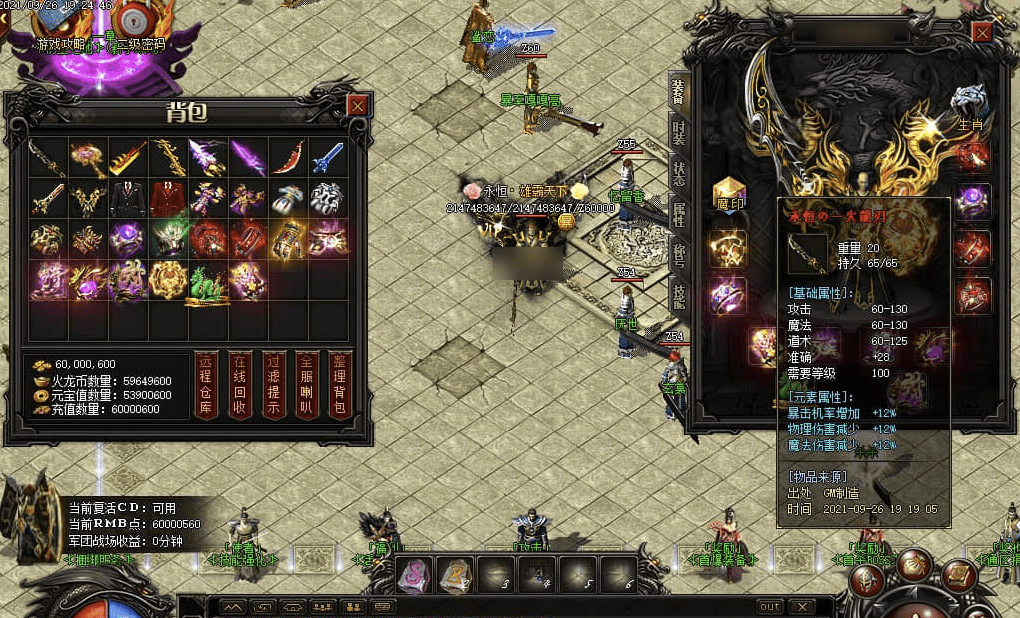Sort bag with 整理背包 button
1020x618 pixels.
340,385
